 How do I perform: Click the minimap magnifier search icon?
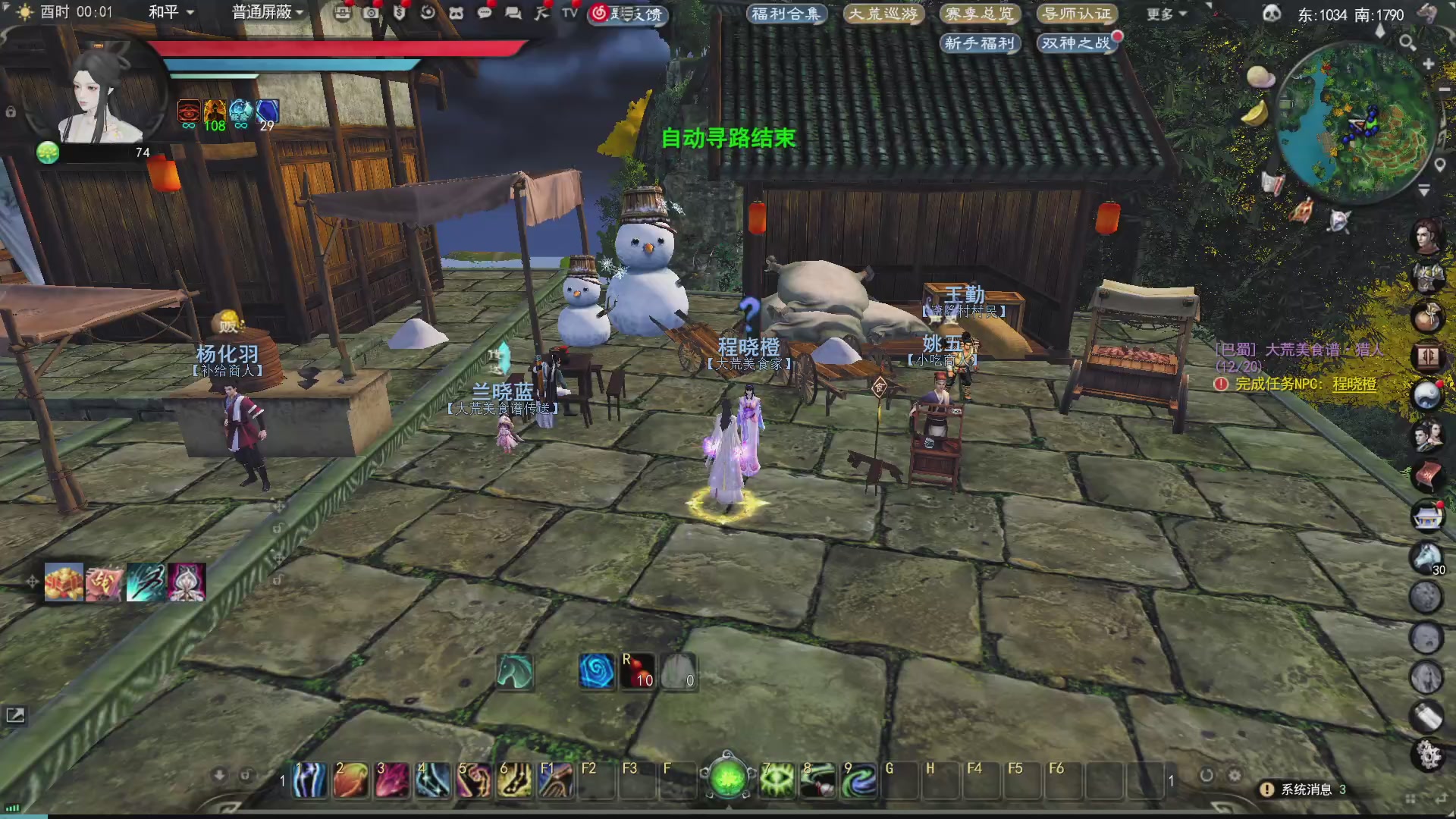pyautogui.click(x=1407, y=42)
